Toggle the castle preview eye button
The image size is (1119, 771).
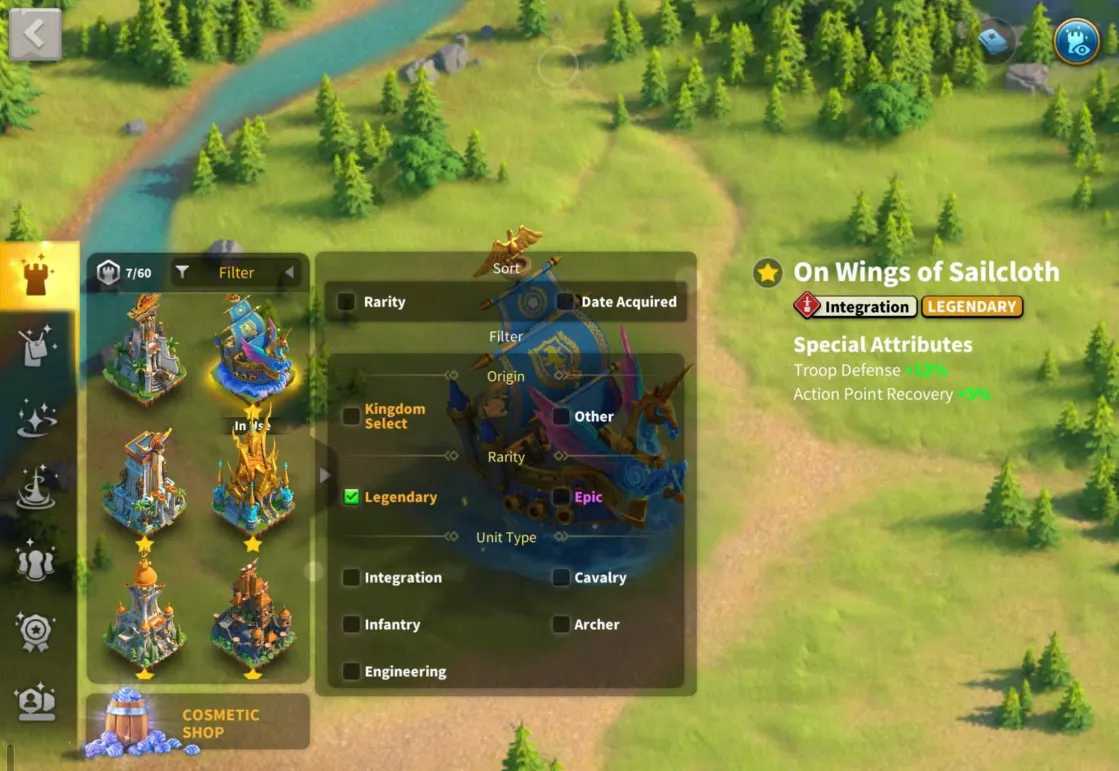pyautogui.click(x=1076, y=41)
